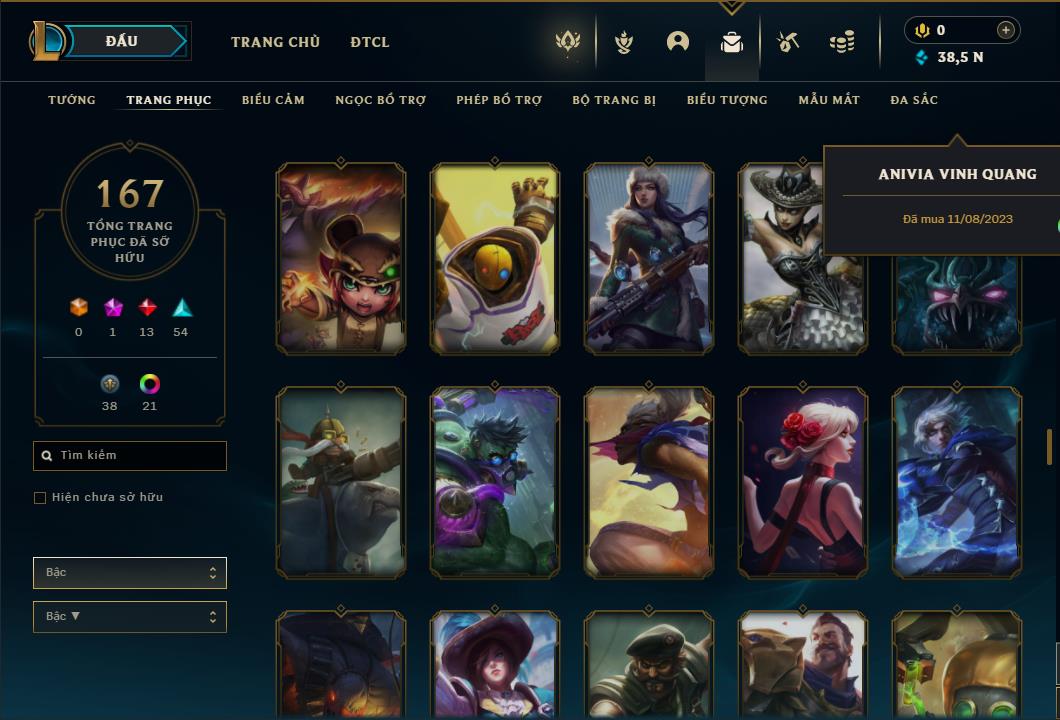The height and width of the screenshot is (720, 1060).
Task: Toggle the Hiện chưa sở hữu checkbox
Action: [x=40, y=498]
